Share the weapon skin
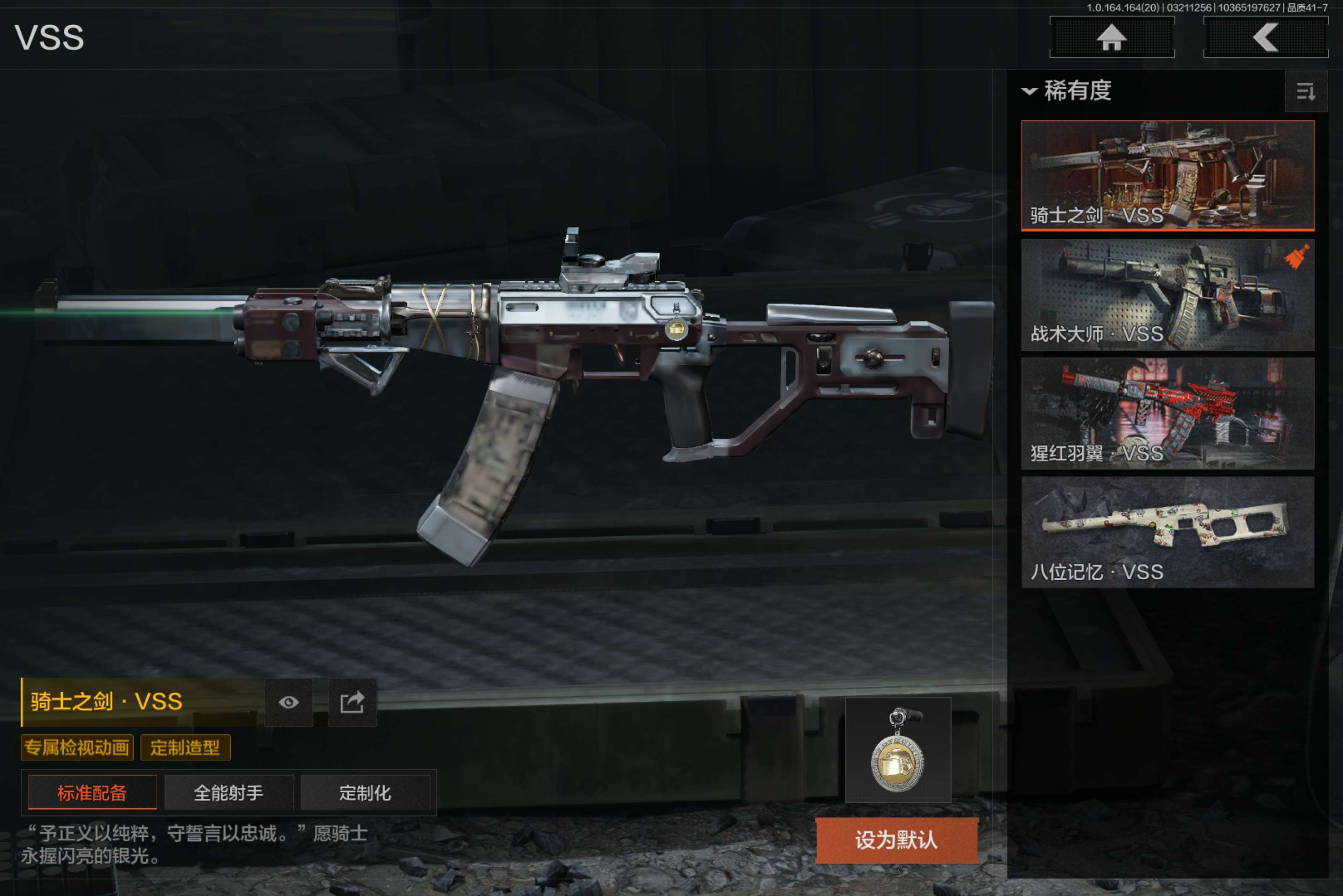The image size is (1343, 896). coord(352,702)
